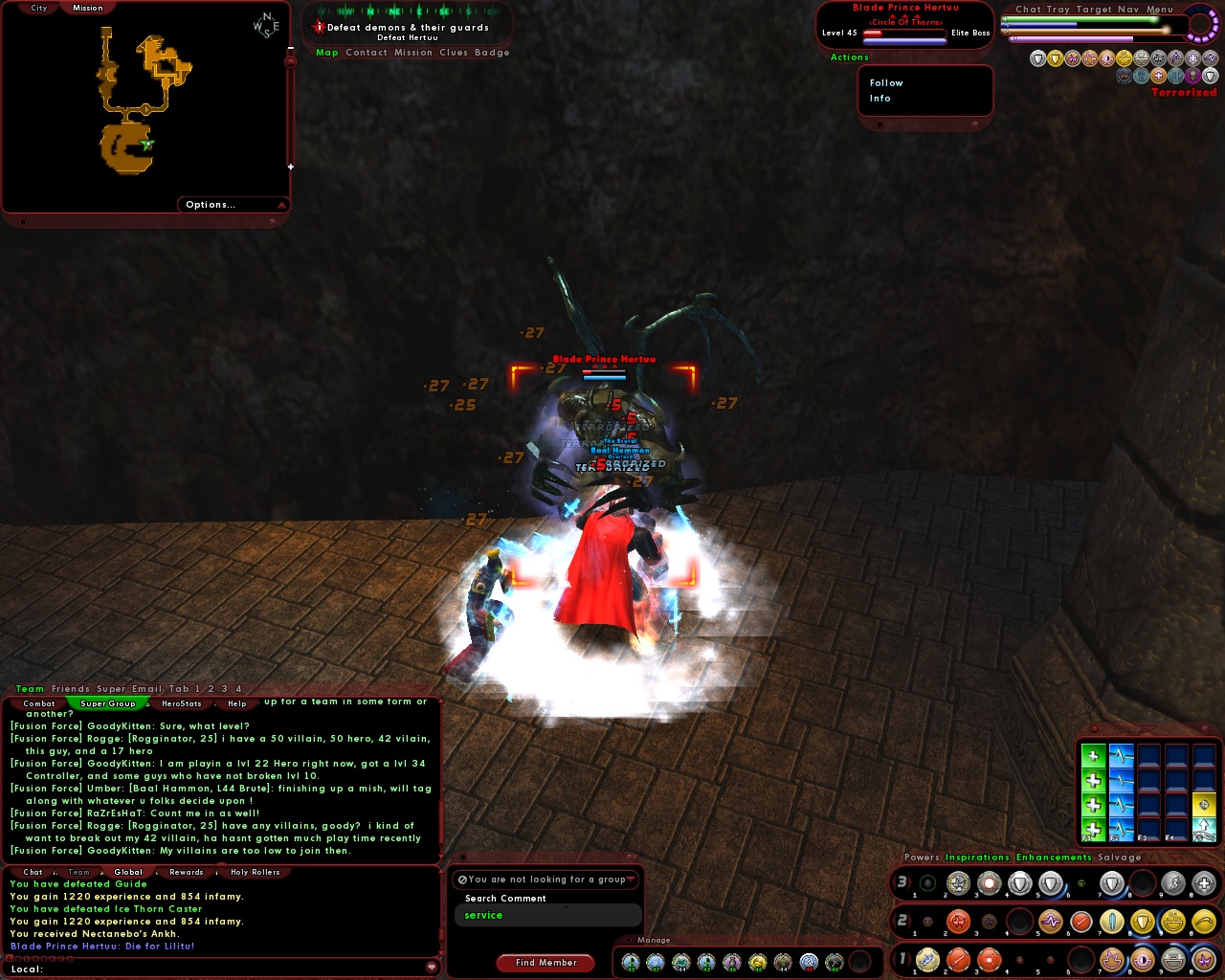
Task: Activate the healing cross power at the end of tray 3
Action: point(1204,883)
